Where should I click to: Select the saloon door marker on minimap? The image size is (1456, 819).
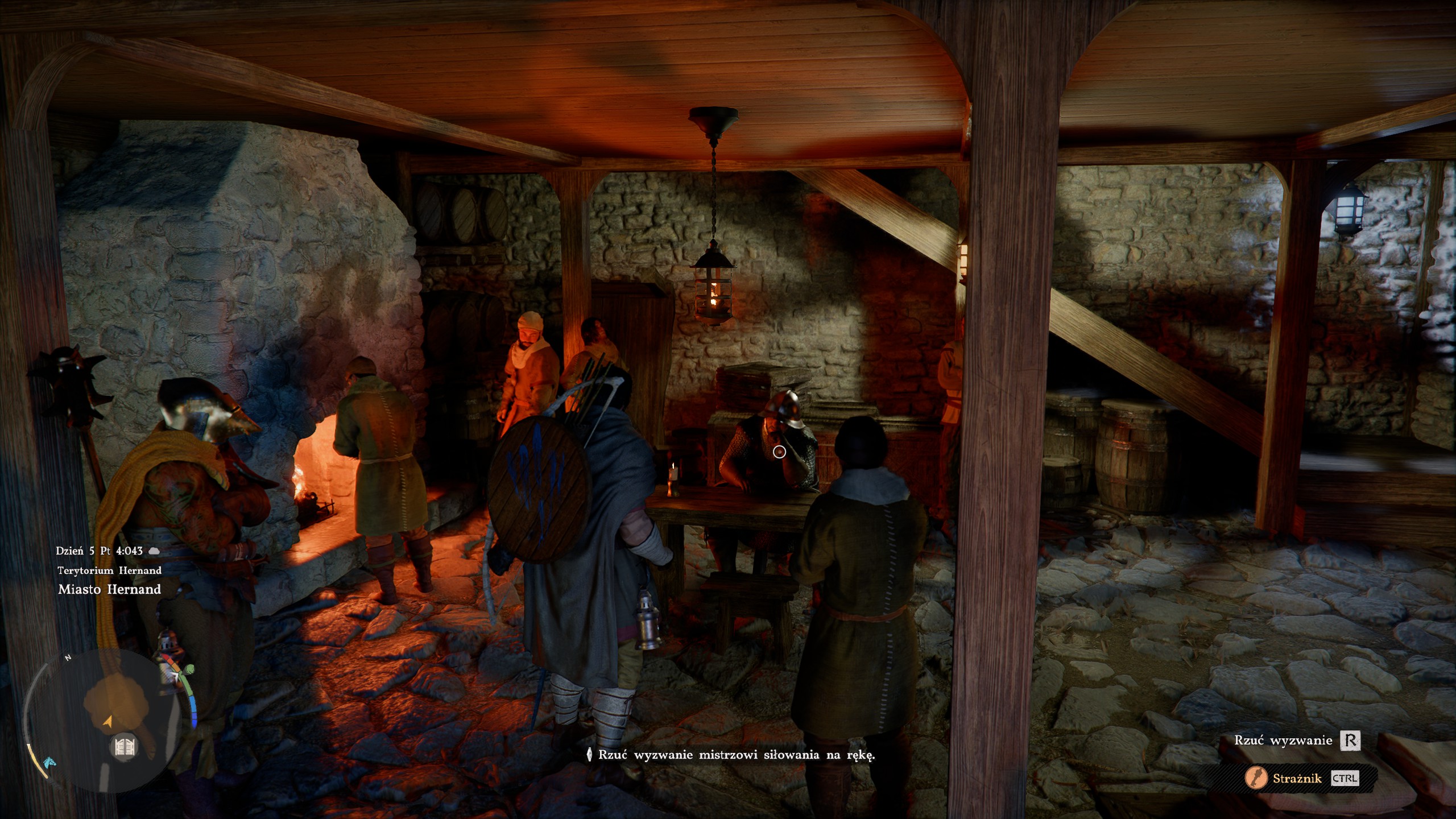pos(124,746)
